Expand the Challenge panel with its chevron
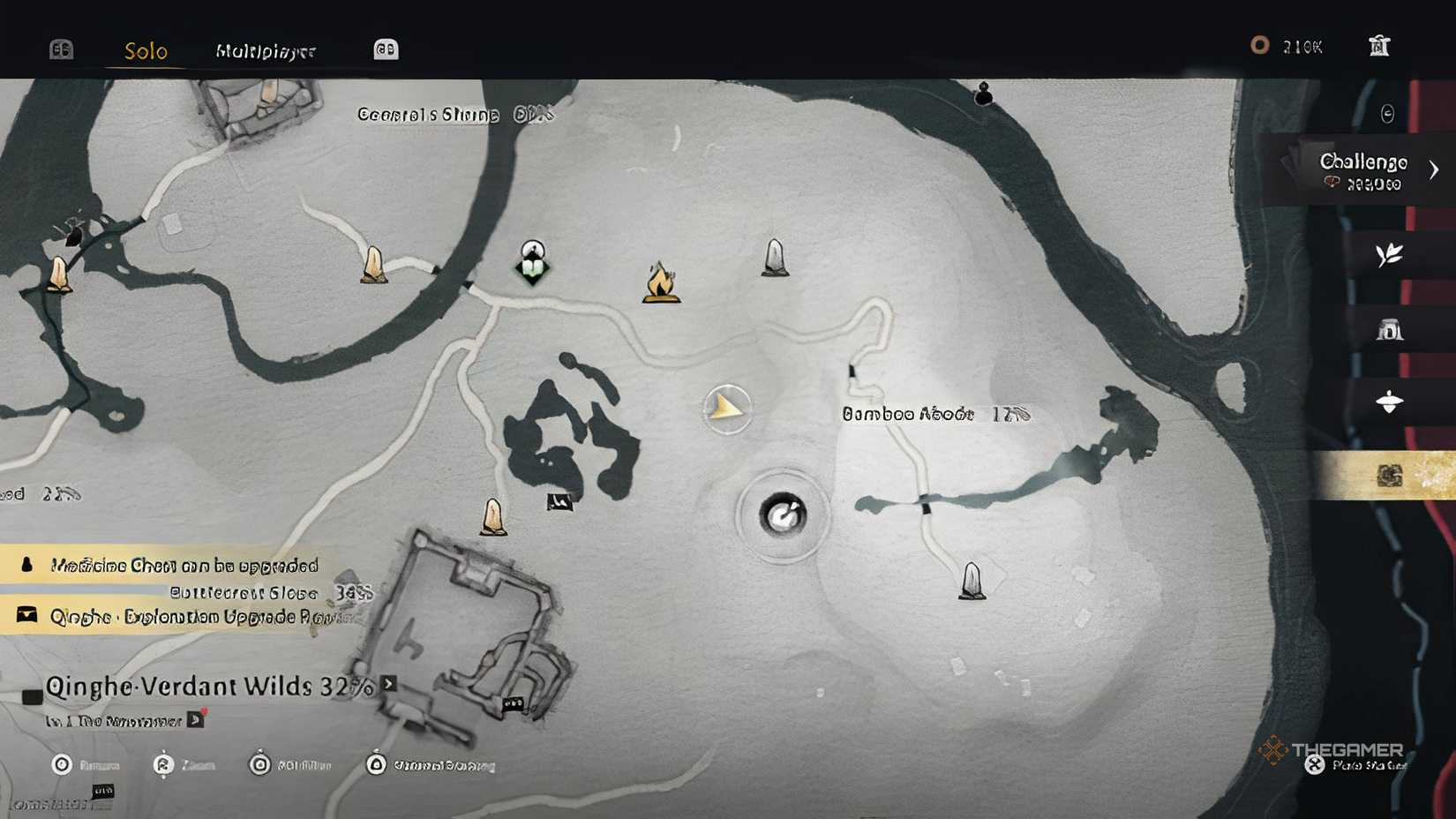1456x819 pixels. click(x=1436, y=168)
